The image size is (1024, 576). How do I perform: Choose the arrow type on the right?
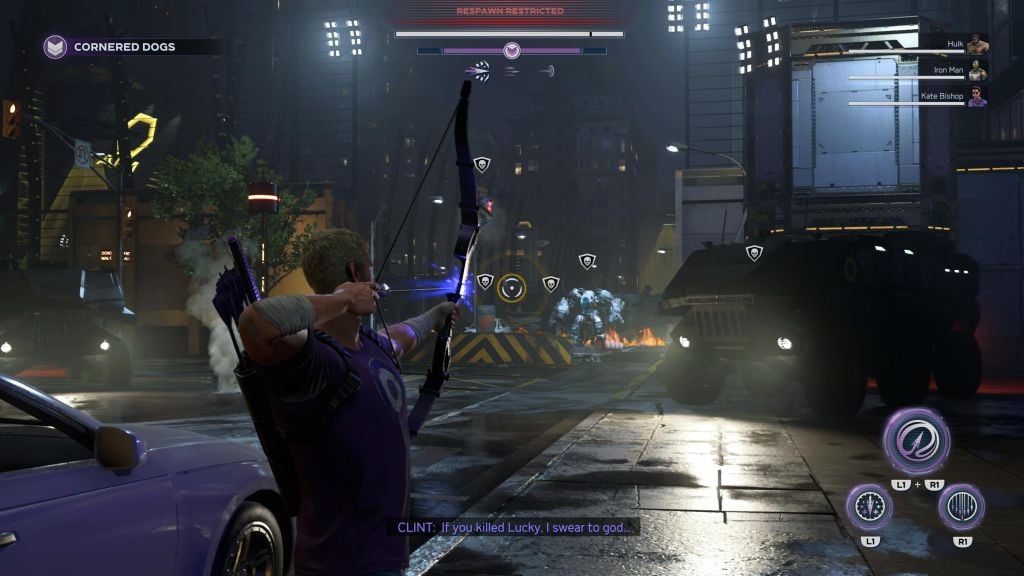coord(546,71)
